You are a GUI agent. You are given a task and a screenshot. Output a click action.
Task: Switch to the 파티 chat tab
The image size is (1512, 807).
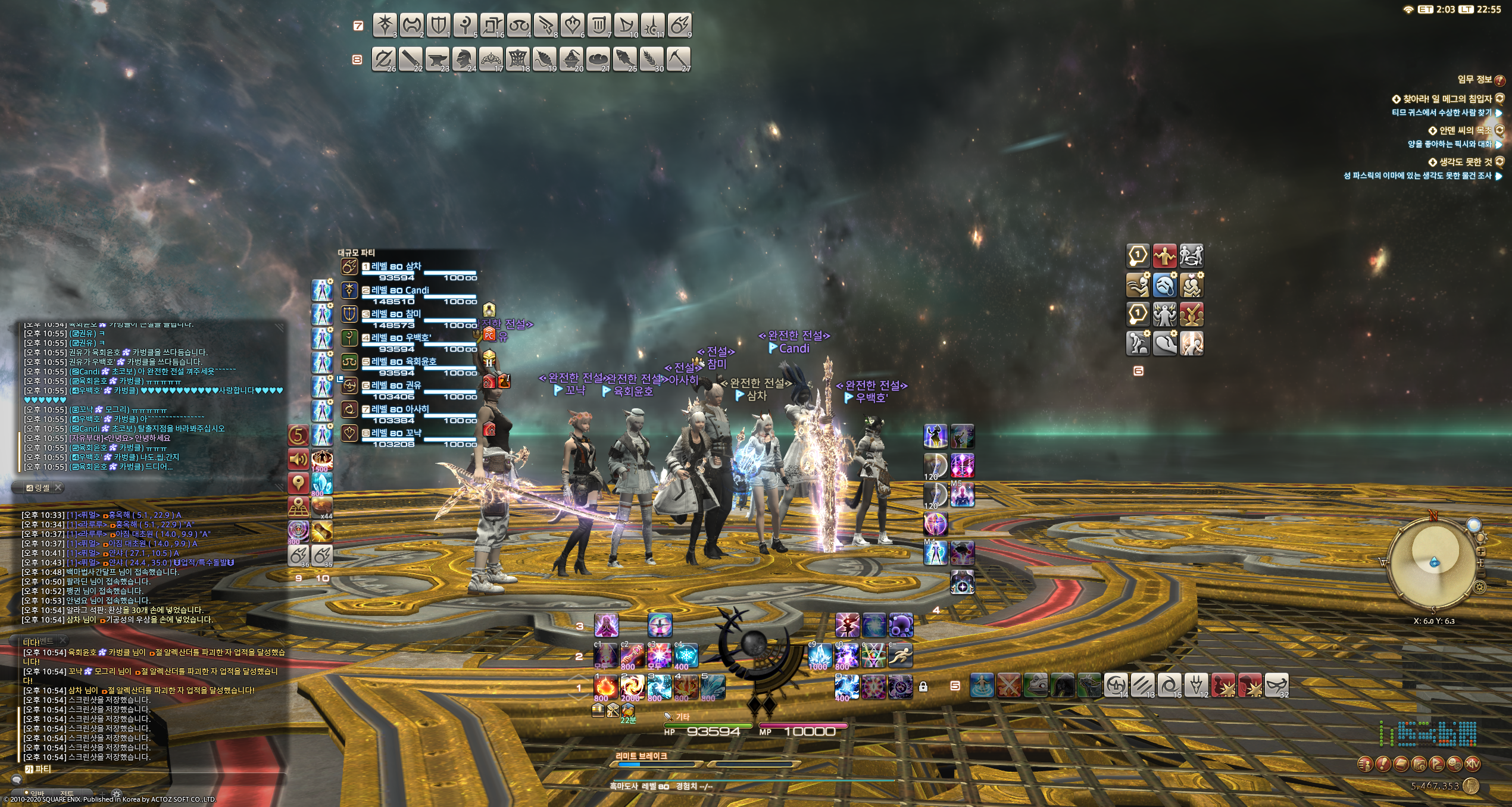click(39, 769)
